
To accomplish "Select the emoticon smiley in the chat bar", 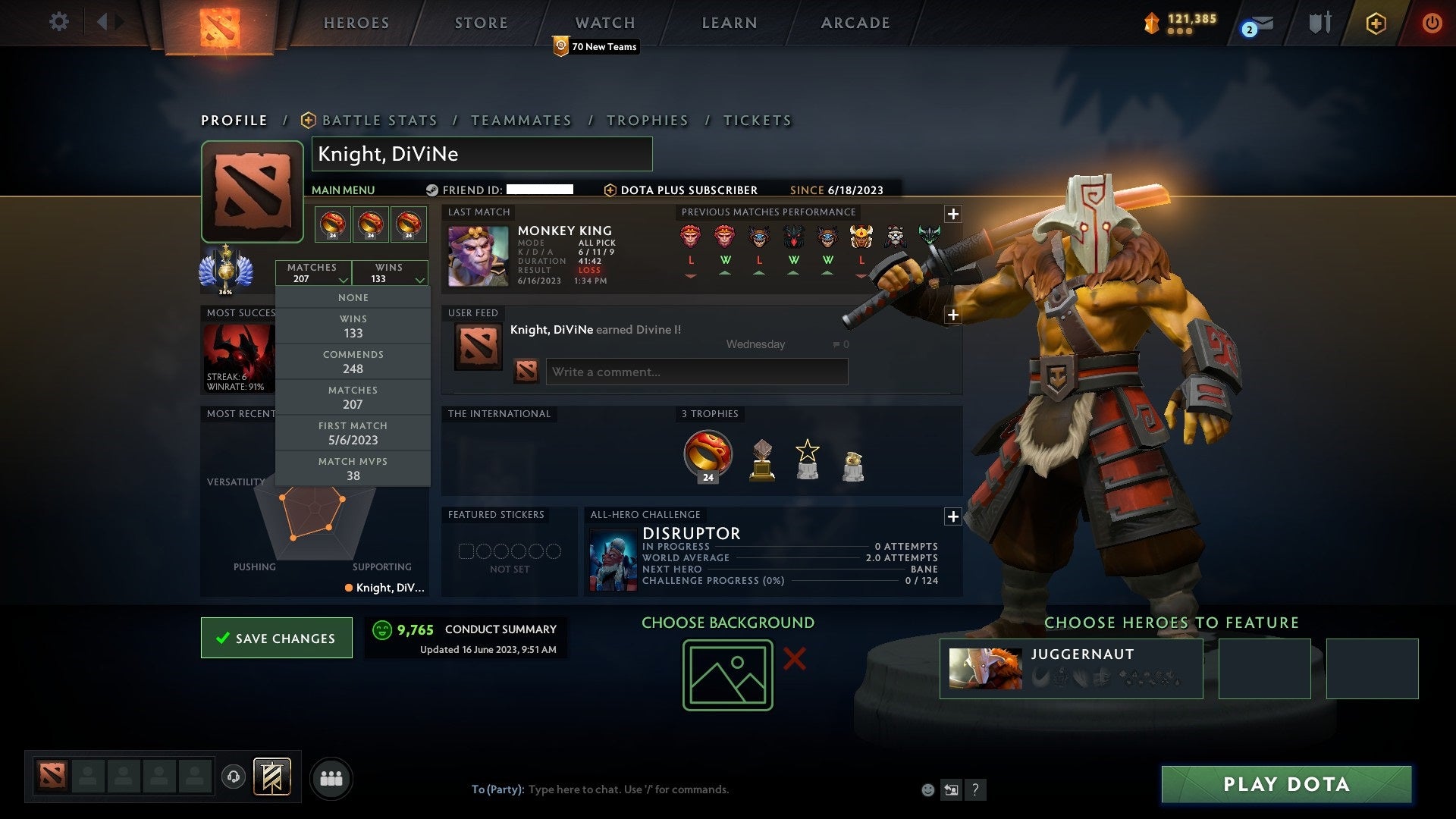I will (x=927, y=789).
